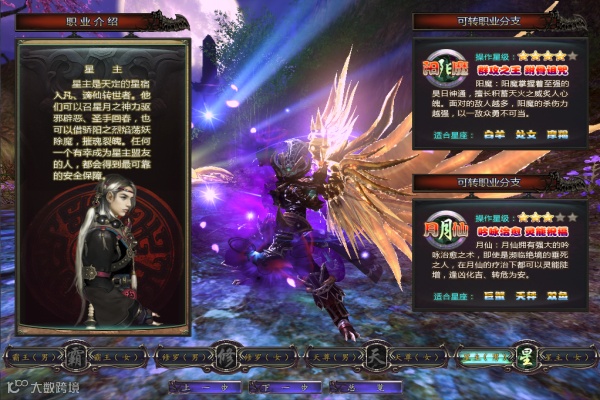Choose the 修罗(男) male class

pyautogui.click(x=180, y=354)
